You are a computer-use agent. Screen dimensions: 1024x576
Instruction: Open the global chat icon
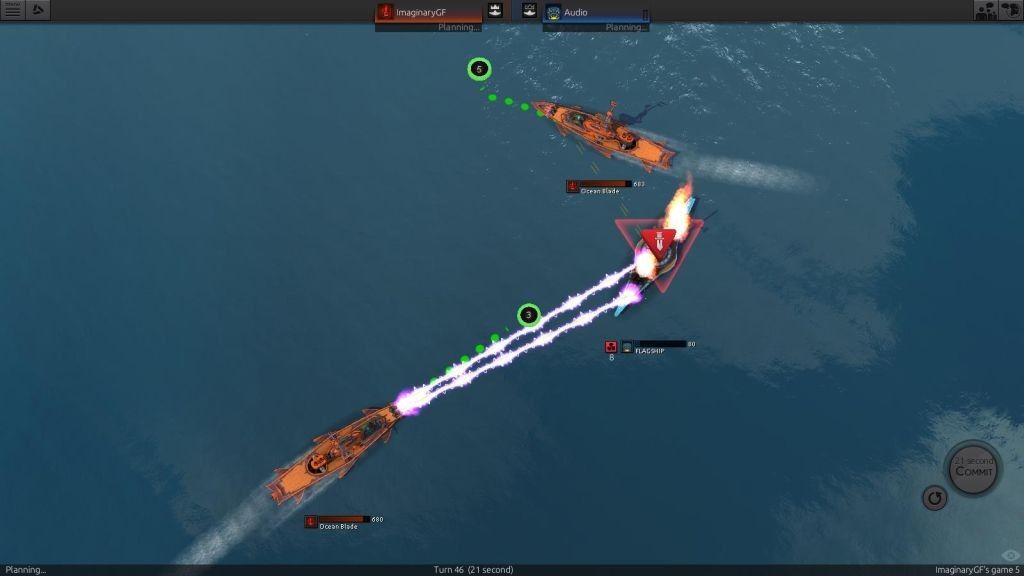coord(1010,10)
